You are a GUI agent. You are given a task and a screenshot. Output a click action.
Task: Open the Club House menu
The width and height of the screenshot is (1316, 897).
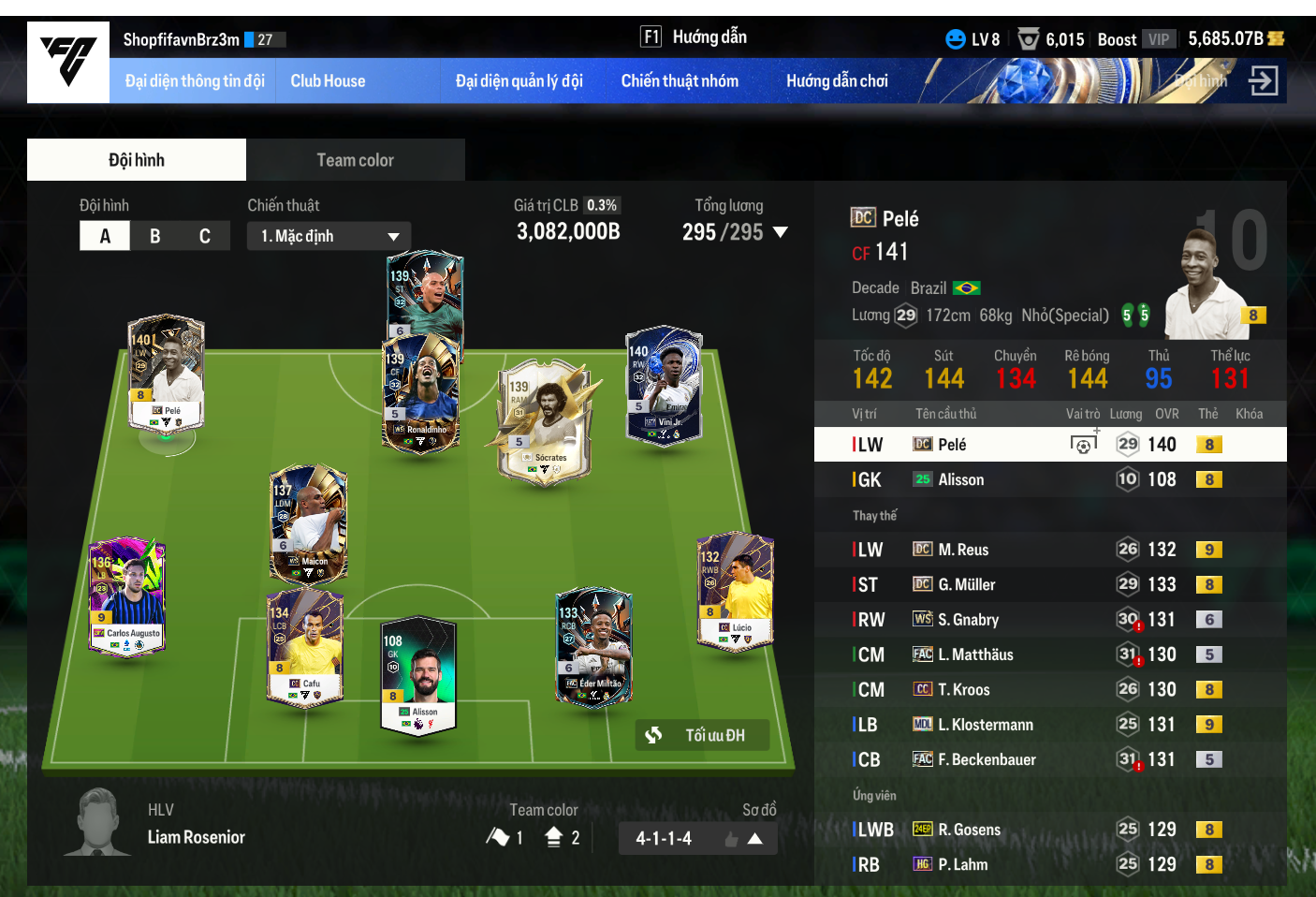coord(328,81)
